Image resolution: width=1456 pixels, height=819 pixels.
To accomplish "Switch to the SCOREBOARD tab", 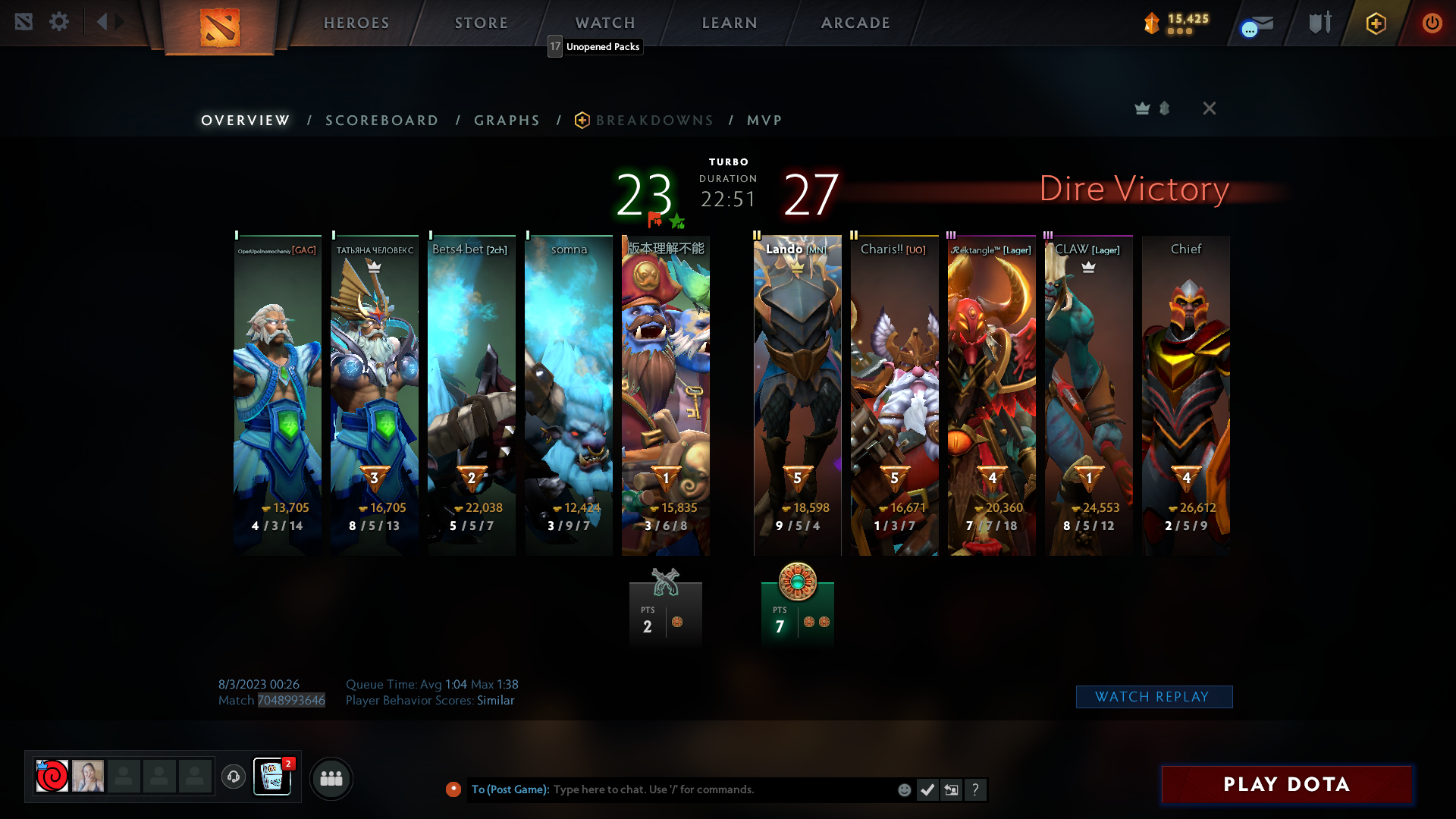I will coord(381,120).
